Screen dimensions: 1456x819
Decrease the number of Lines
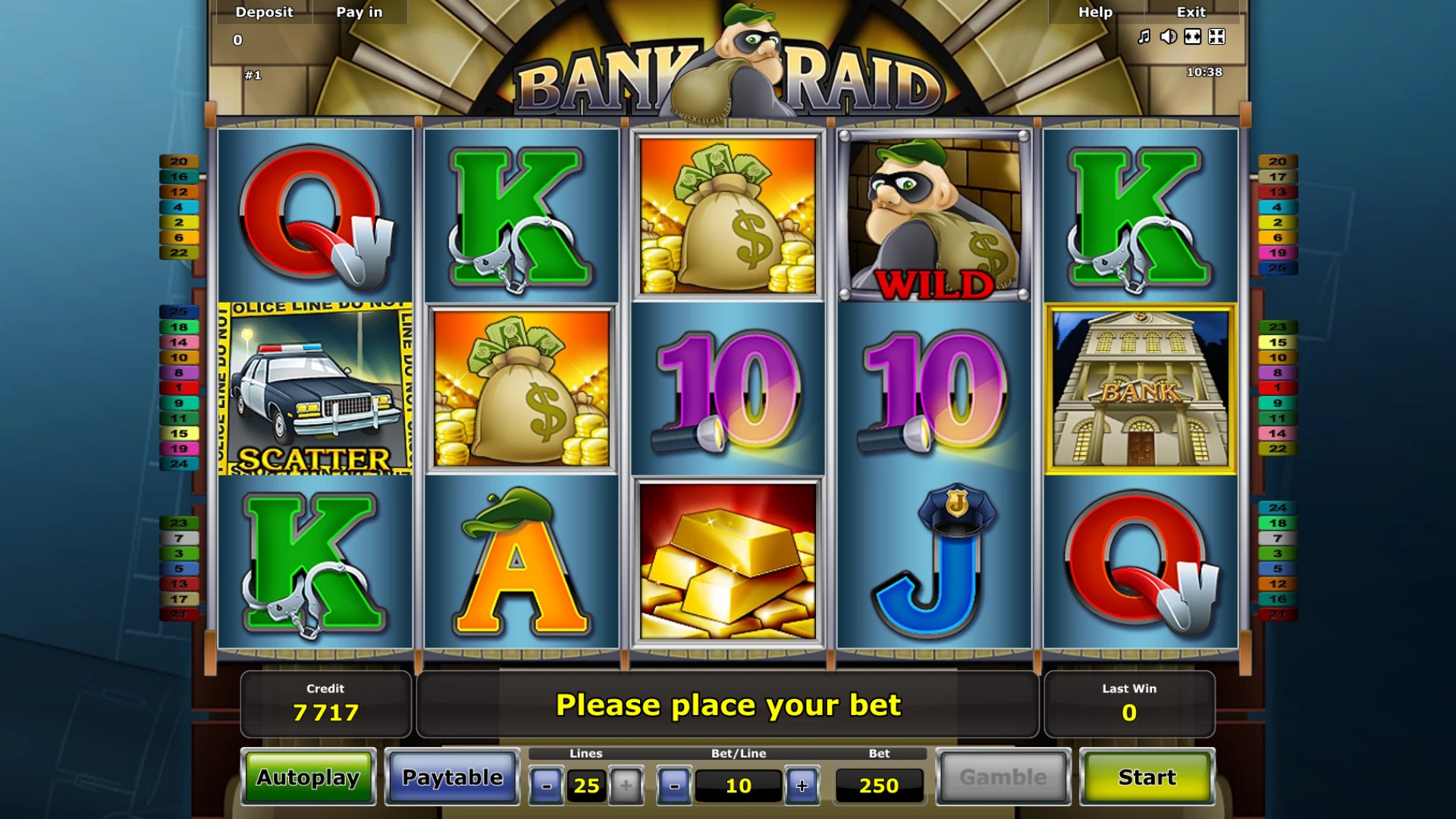[x=546, y=786]
